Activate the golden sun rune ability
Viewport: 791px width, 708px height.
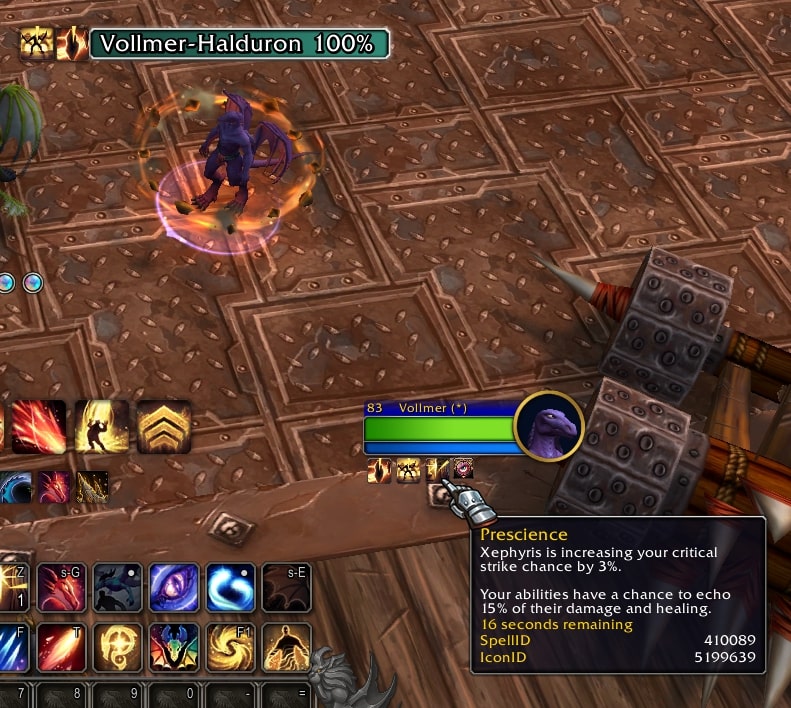click(x=118, y=647)
